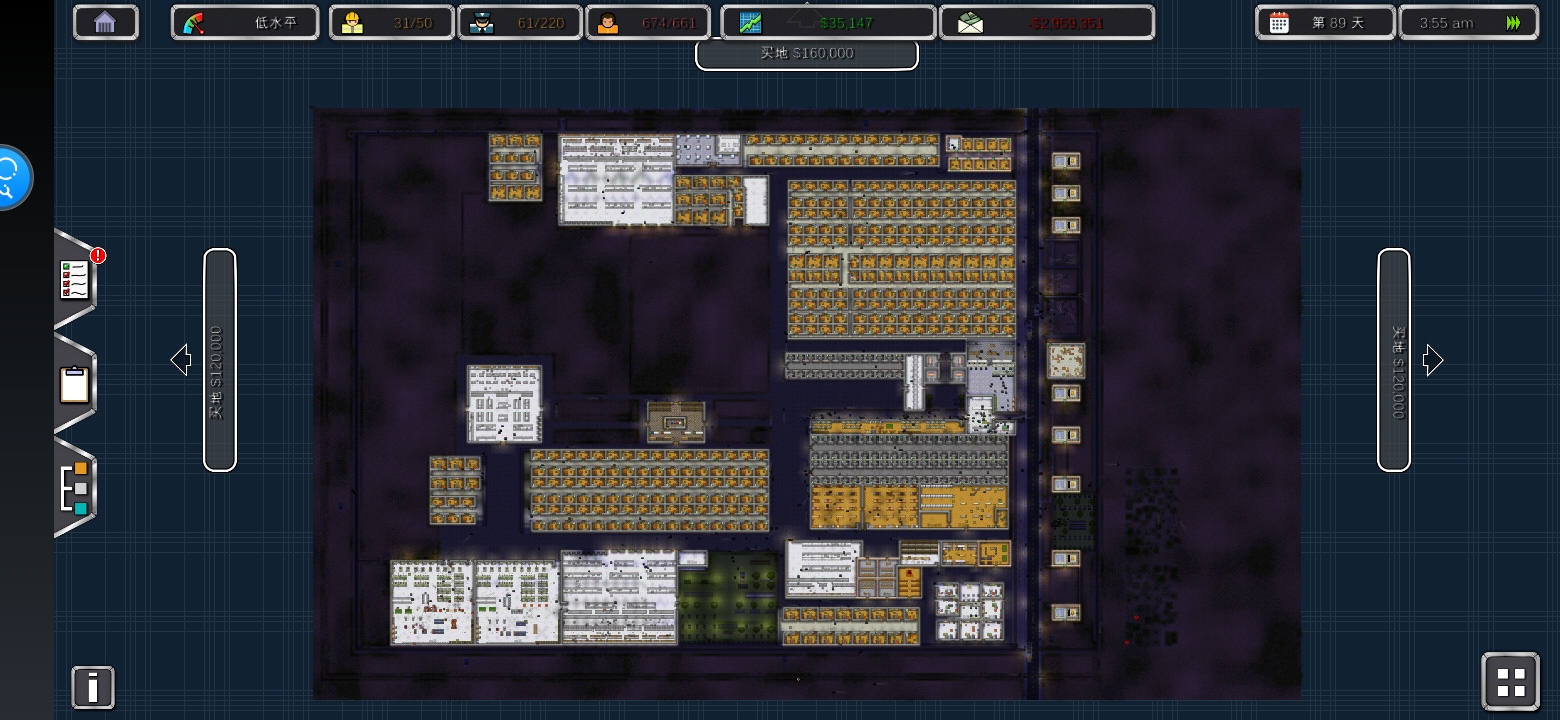Viewport: 1560px width, 720px height.
Task: Buy land on the left side for $120,000
Action: [219, 360]
